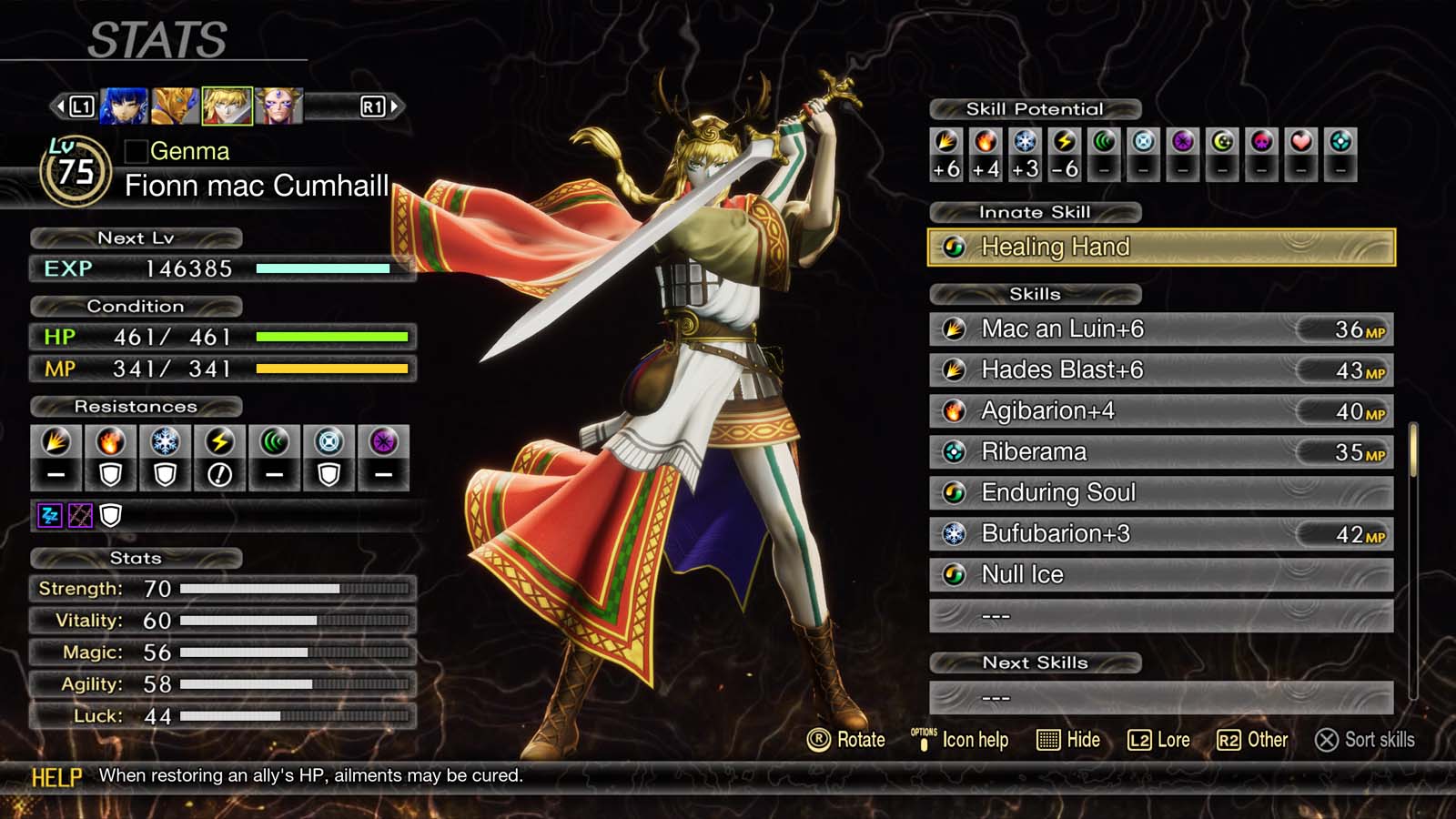Toggle the Hide option to conceal the menu

[1069, 740]
